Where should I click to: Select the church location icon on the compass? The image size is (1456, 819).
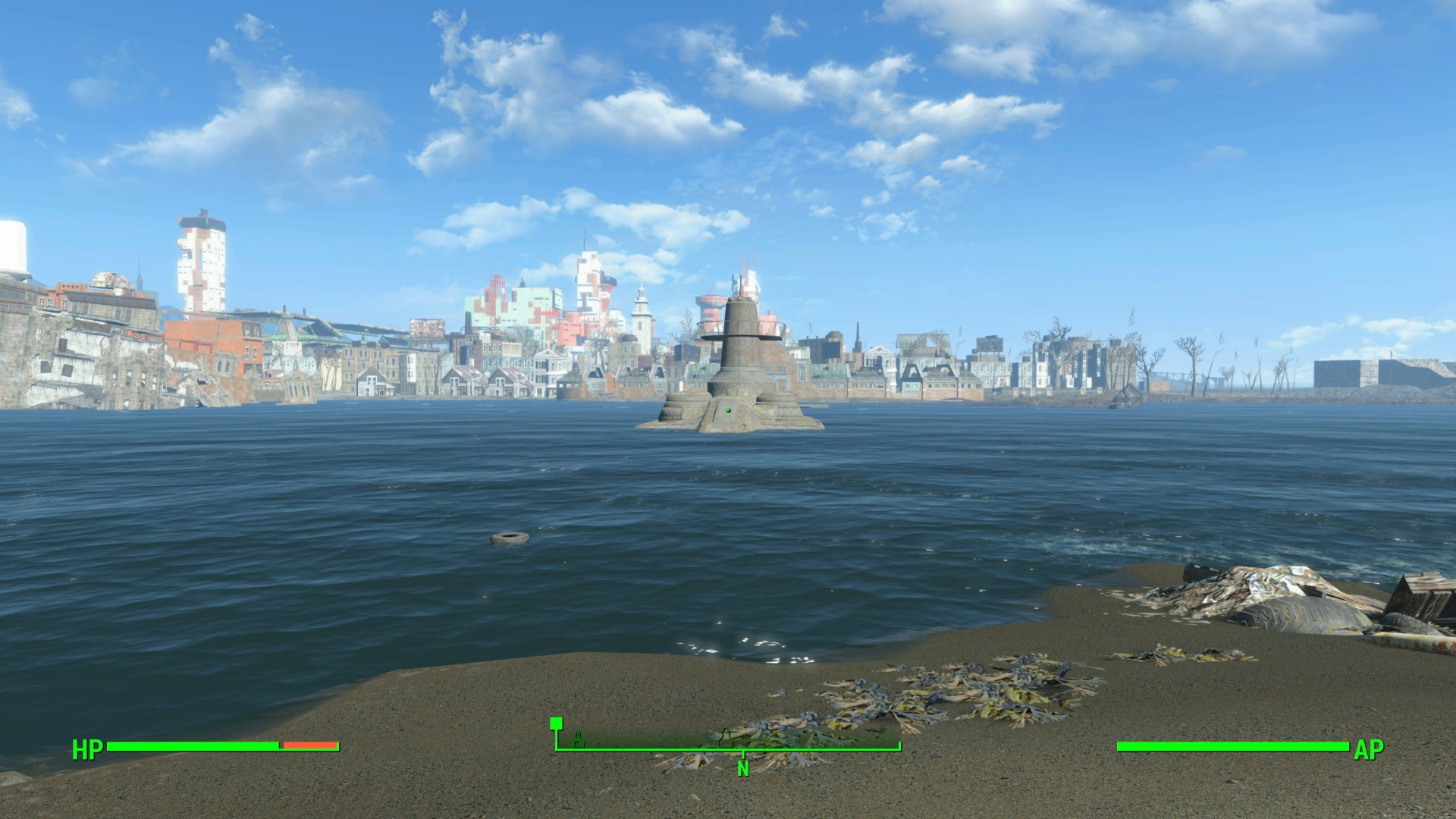[579, 738]
